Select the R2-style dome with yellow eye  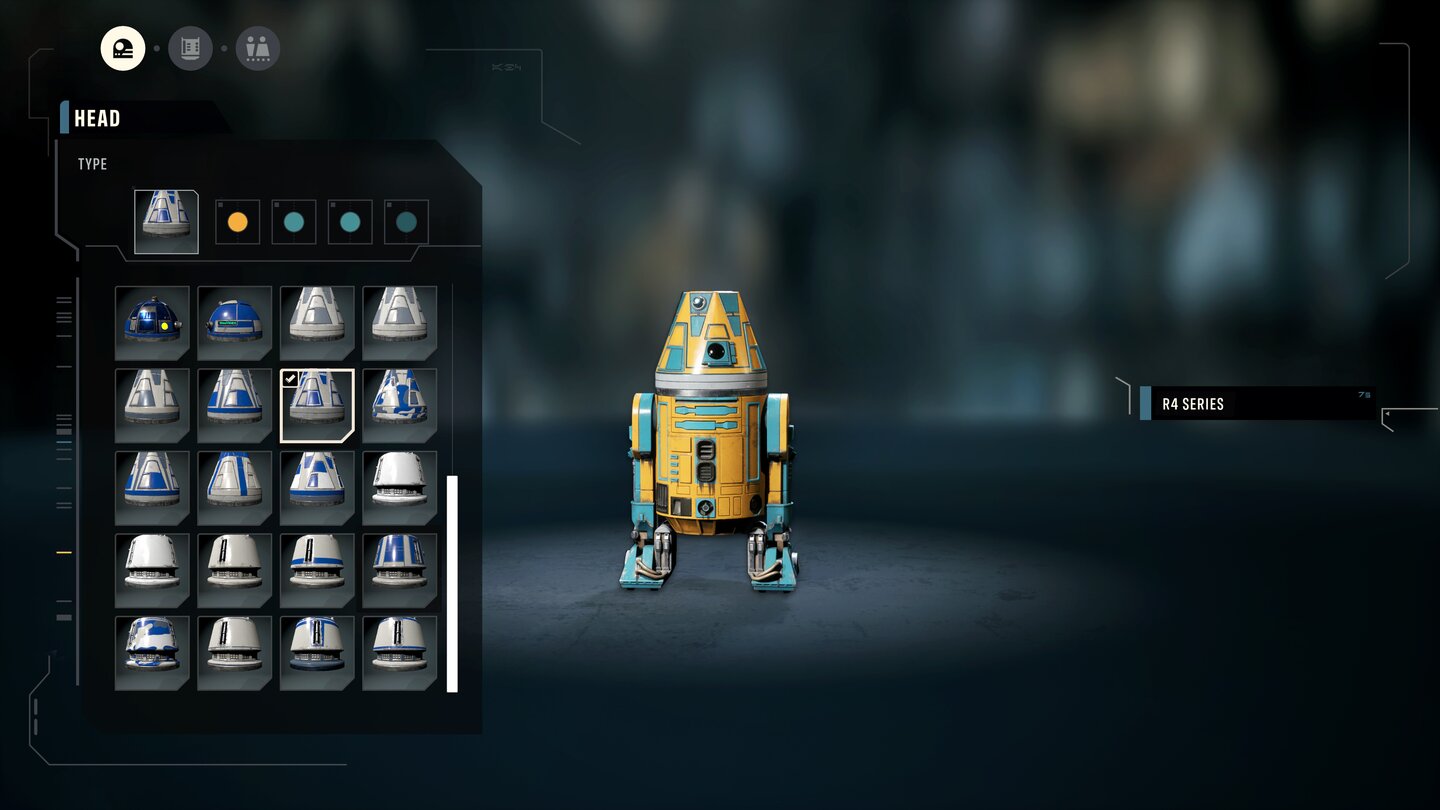[152, 322]
